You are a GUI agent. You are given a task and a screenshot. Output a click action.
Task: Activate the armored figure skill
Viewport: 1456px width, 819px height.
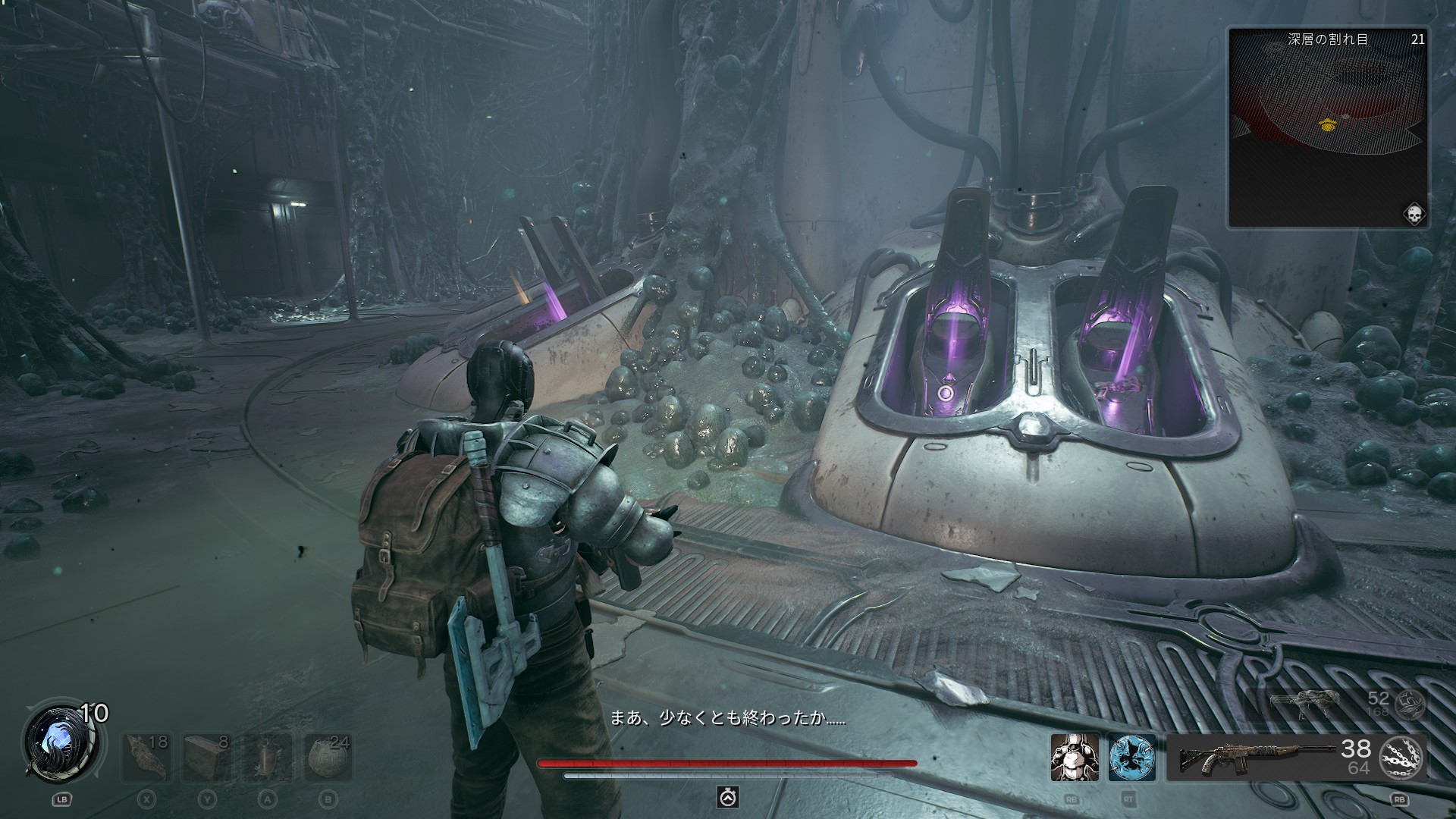coord(1075,758)
